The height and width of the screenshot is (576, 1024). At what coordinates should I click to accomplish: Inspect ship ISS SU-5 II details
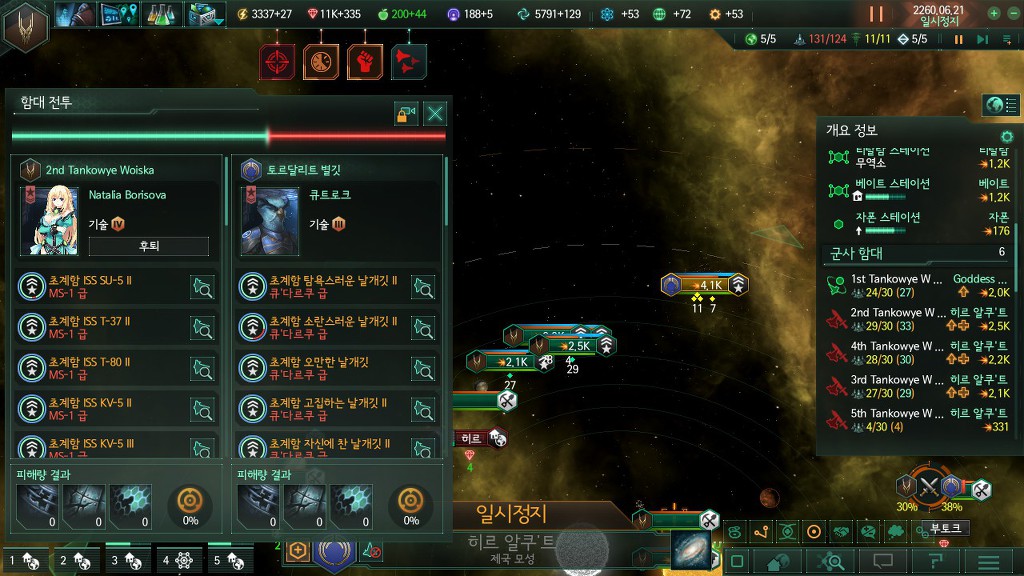click(202, 288)
